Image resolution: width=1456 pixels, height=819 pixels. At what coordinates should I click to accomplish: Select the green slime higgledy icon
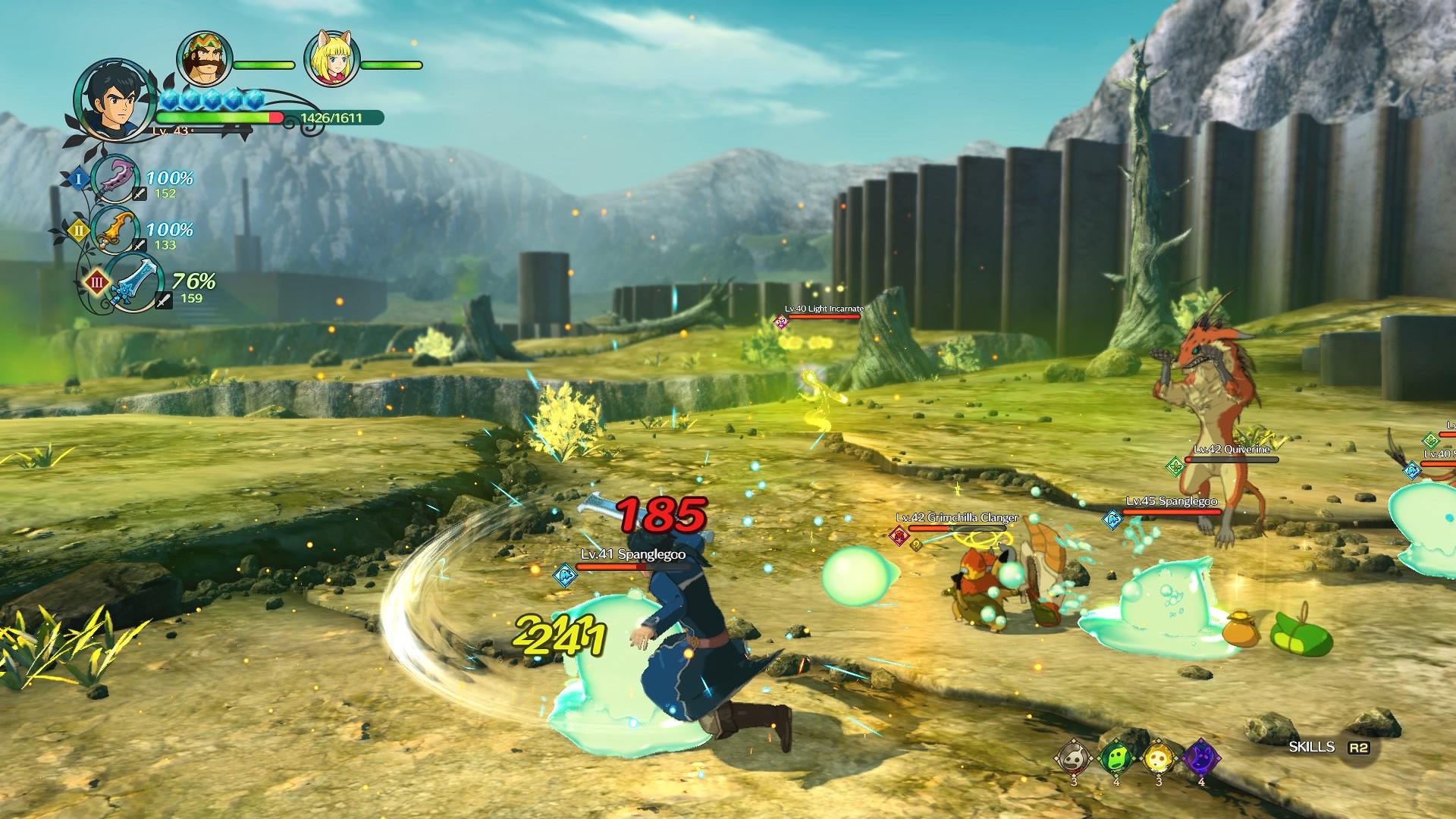(x=1116, y=757)
